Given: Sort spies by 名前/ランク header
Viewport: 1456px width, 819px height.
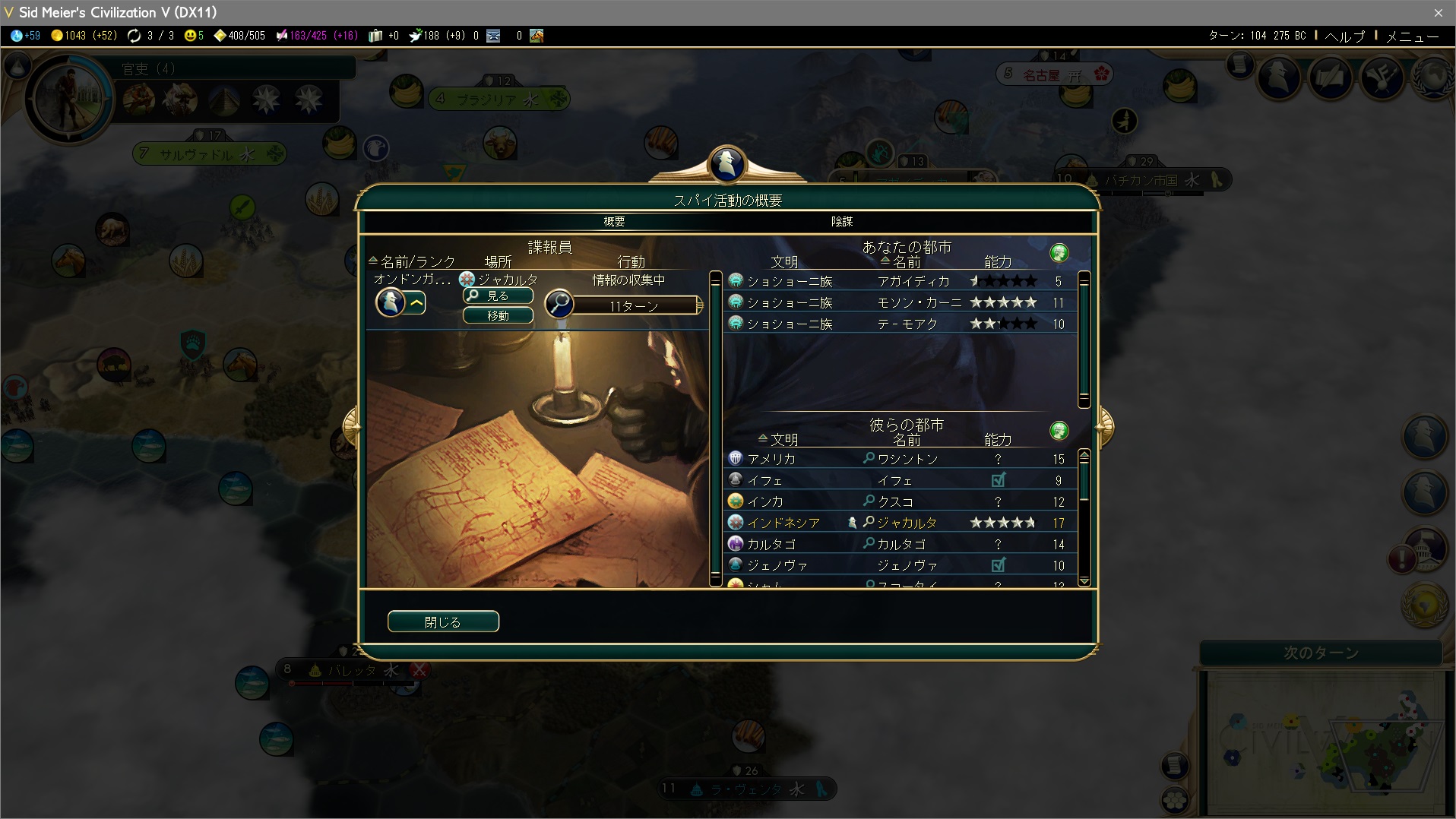Looking at the screenshot, I should coord(416,261).
